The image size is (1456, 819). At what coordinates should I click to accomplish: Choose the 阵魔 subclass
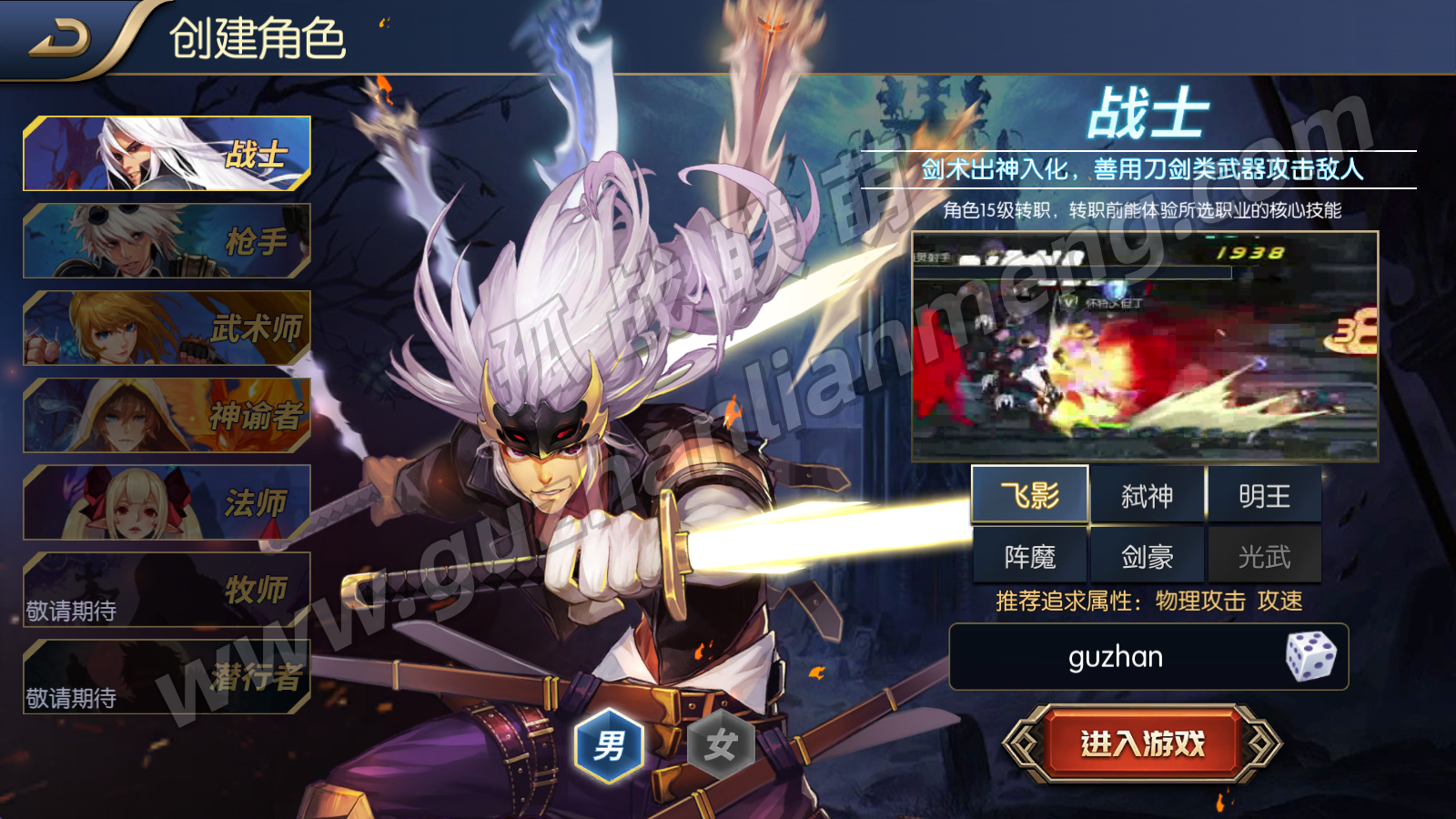(1029, 556)
